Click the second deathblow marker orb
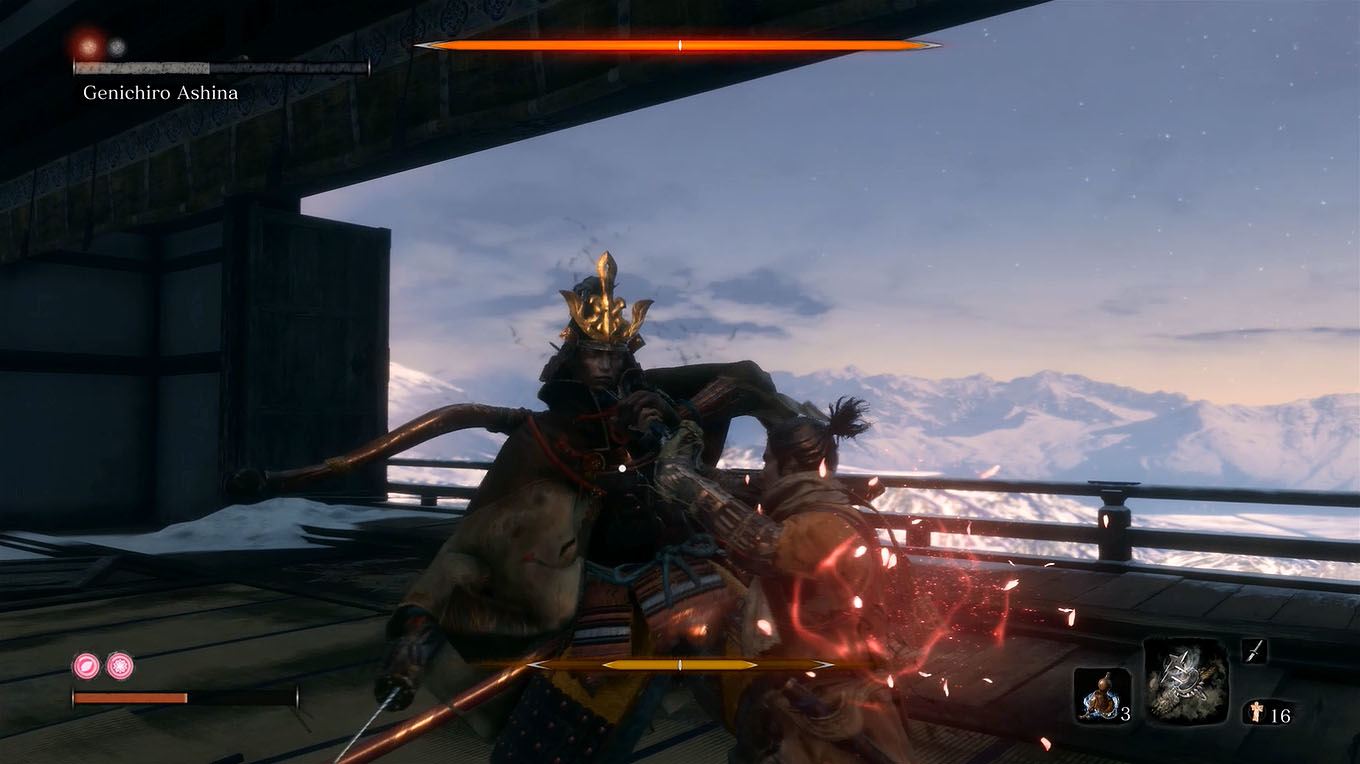Screen dimensions: 1360x764 117,45
